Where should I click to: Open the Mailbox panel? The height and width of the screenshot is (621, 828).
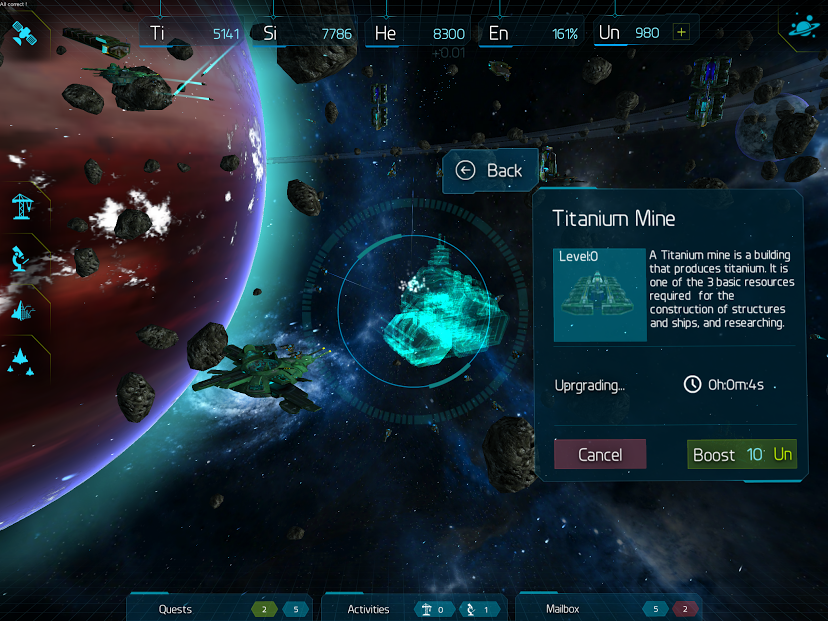click(x=562, y=609)
